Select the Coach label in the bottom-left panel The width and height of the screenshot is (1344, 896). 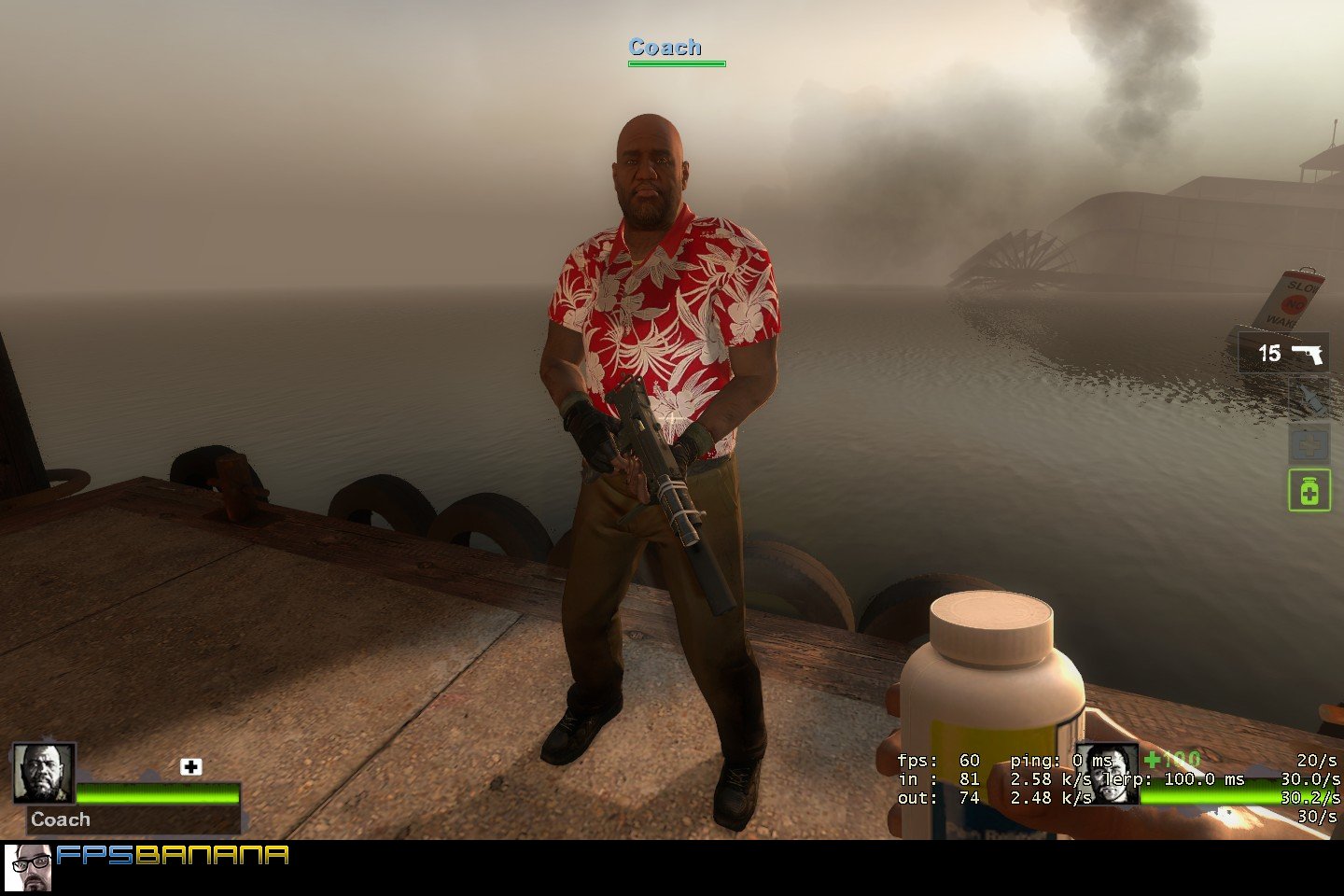pyautogui.click(x=60, y=819)
